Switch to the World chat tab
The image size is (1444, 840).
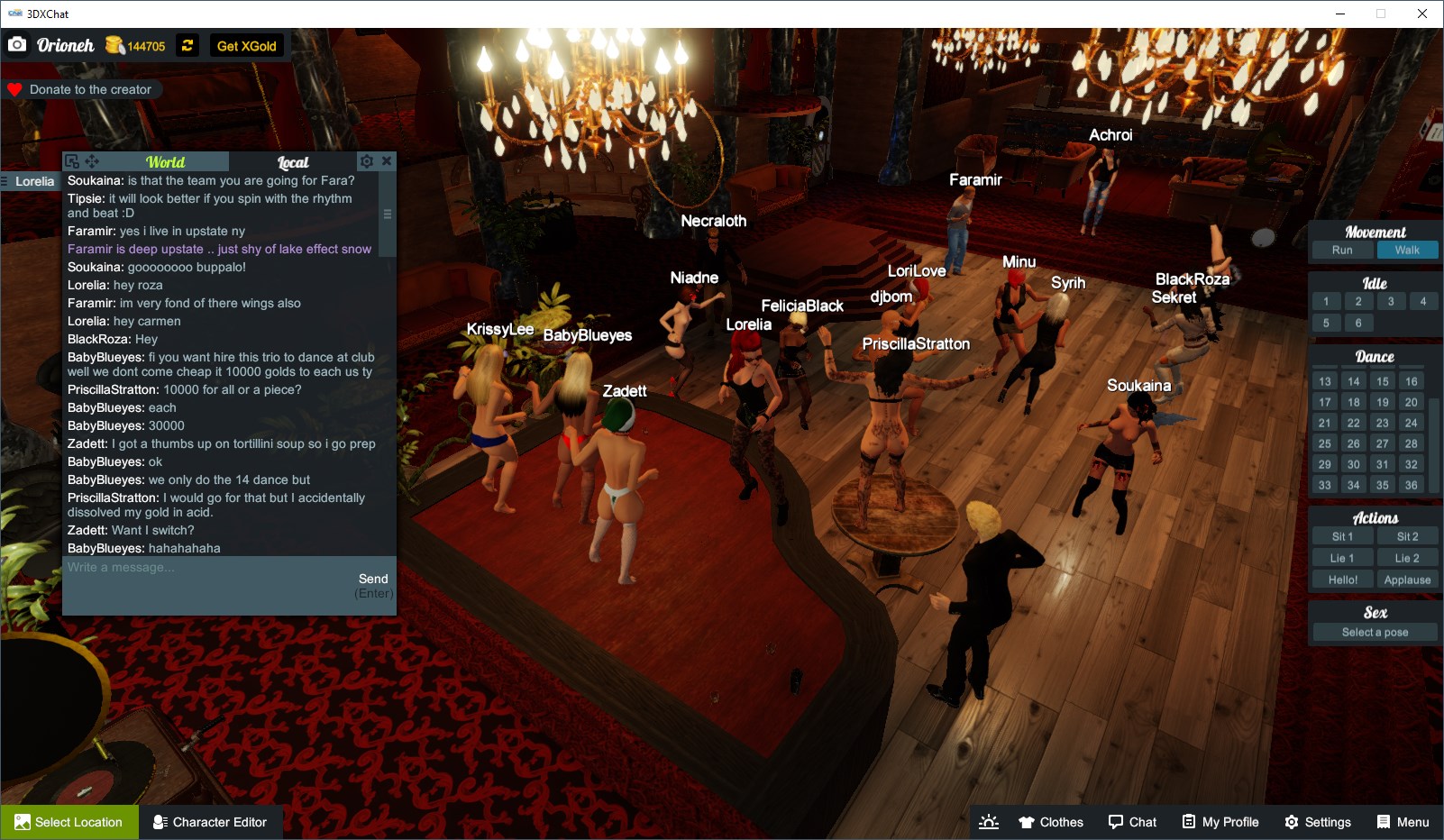(x=166, y=161)
